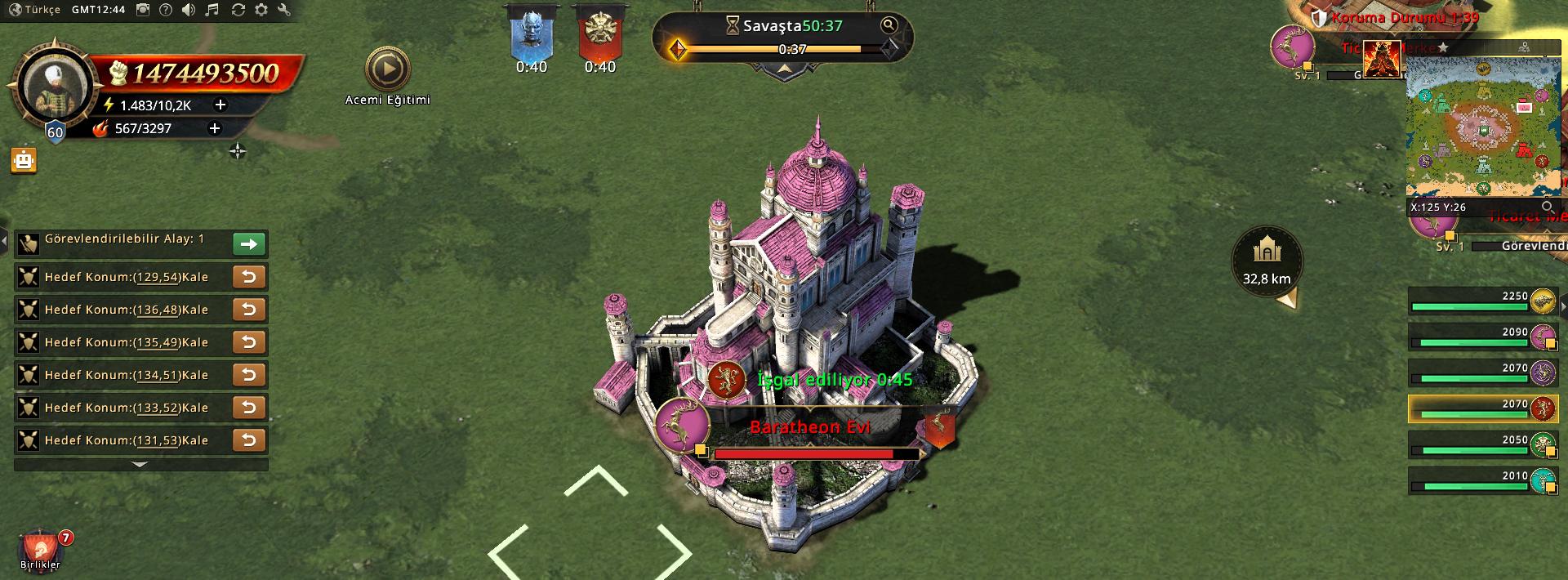Add energy with the lightning plus button

(220, 105)
